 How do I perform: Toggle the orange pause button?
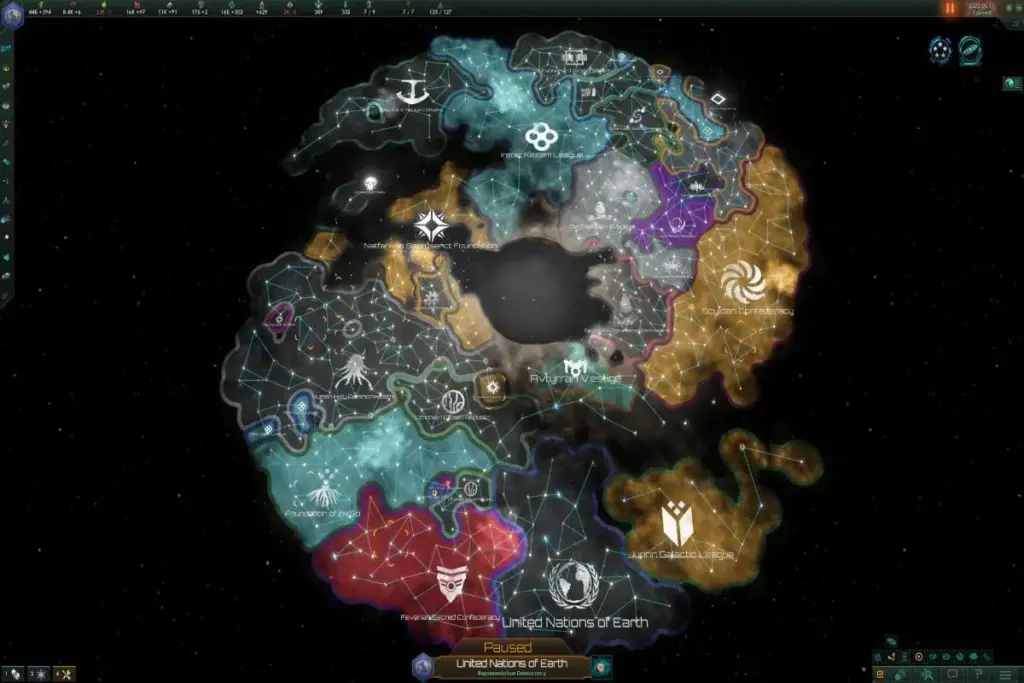[950, 8]
